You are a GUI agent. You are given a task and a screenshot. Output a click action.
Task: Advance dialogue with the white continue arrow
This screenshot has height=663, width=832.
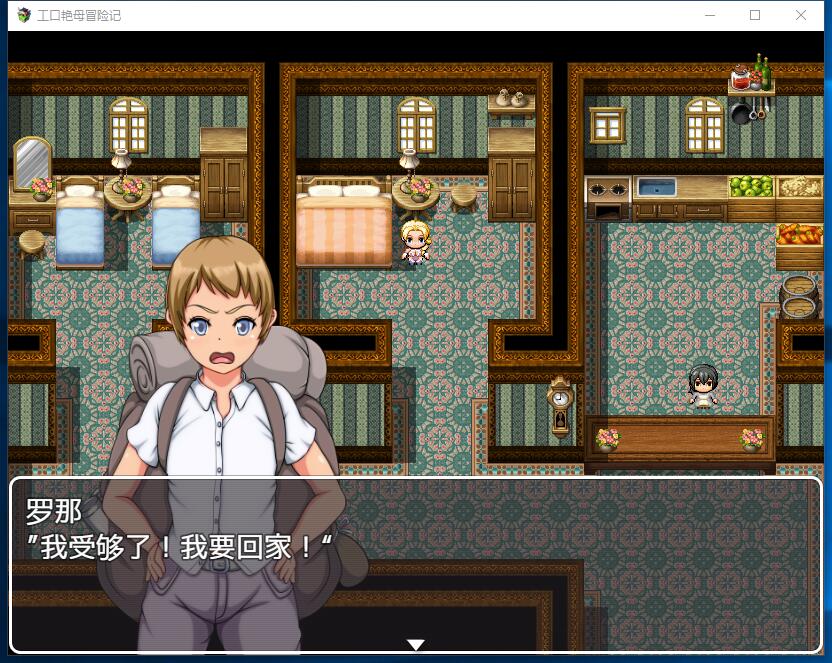point(416,644)
